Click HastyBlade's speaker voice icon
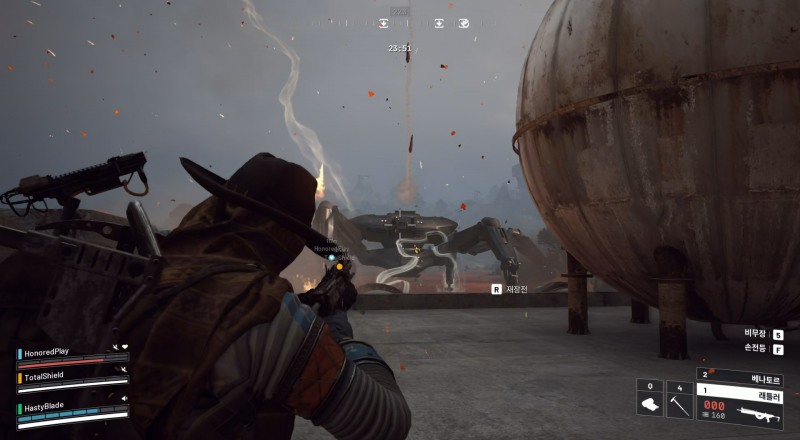 124,398
